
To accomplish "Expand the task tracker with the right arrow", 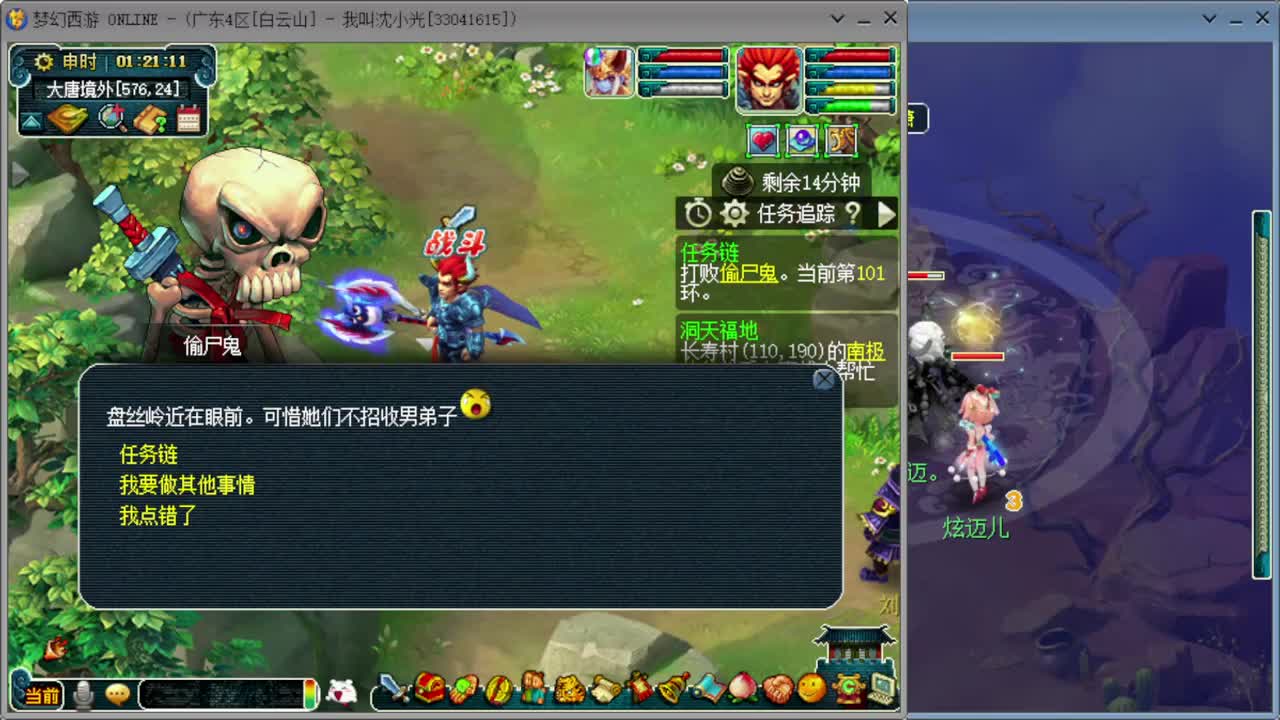I will tap(885, 213).
